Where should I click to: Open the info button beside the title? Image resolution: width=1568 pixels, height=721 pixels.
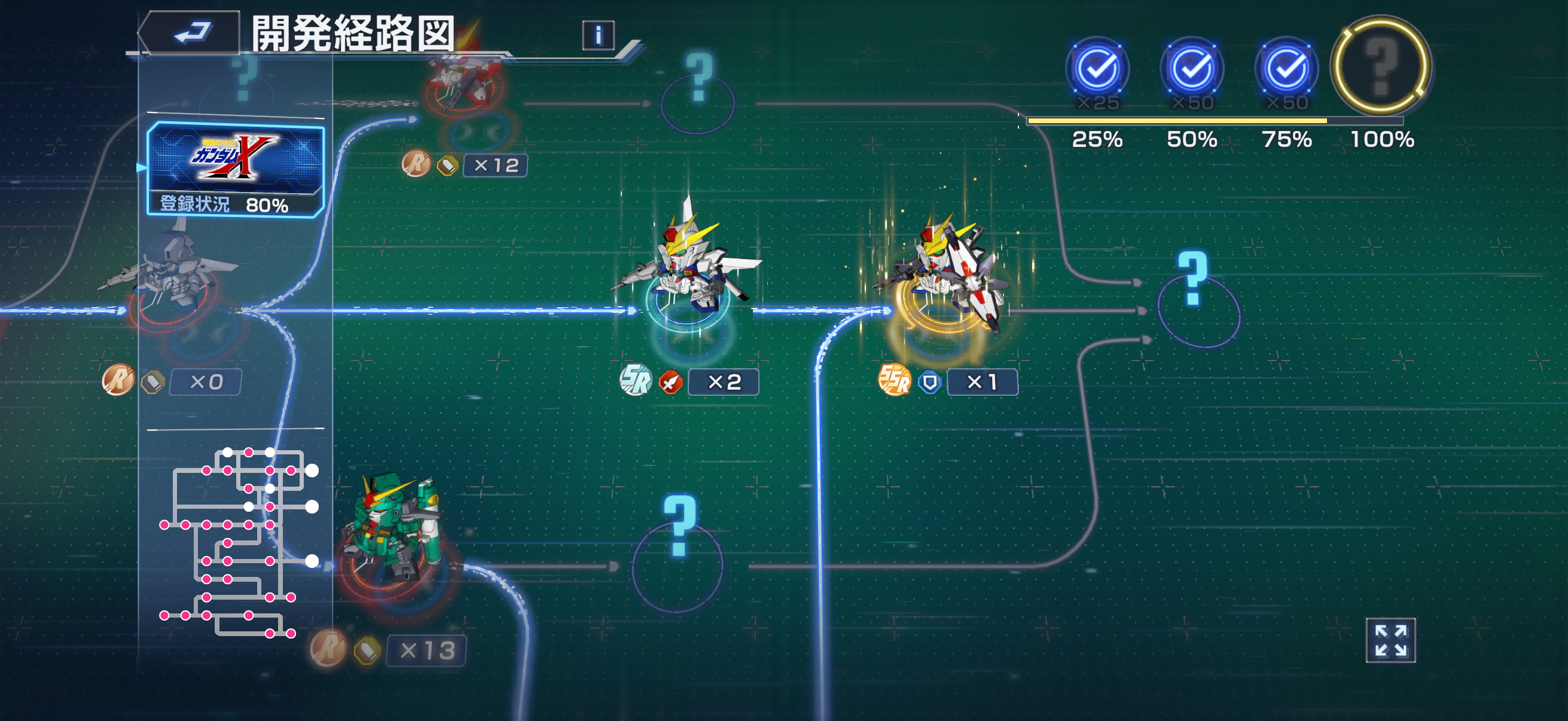[x=598, y=36]
